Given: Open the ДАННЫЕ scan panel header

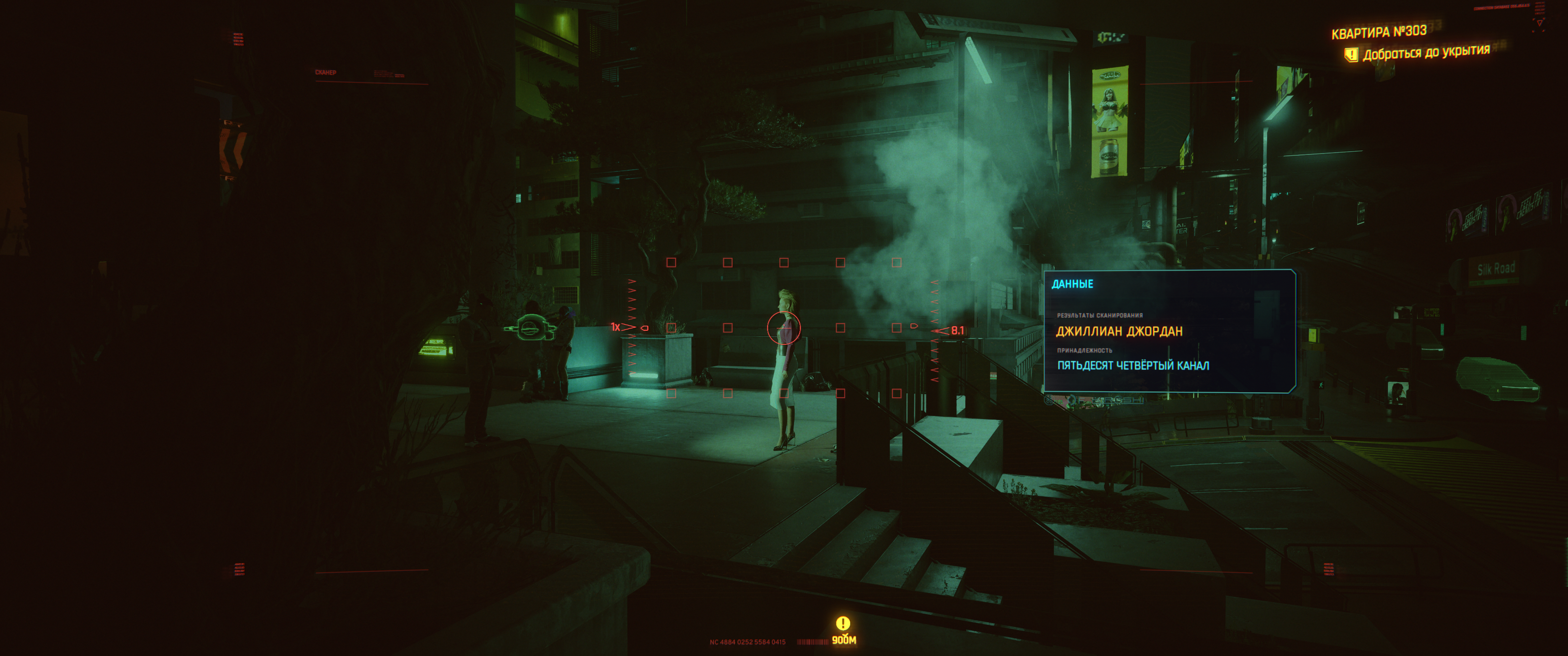Looking at the screenshot, I should 1073,284.
